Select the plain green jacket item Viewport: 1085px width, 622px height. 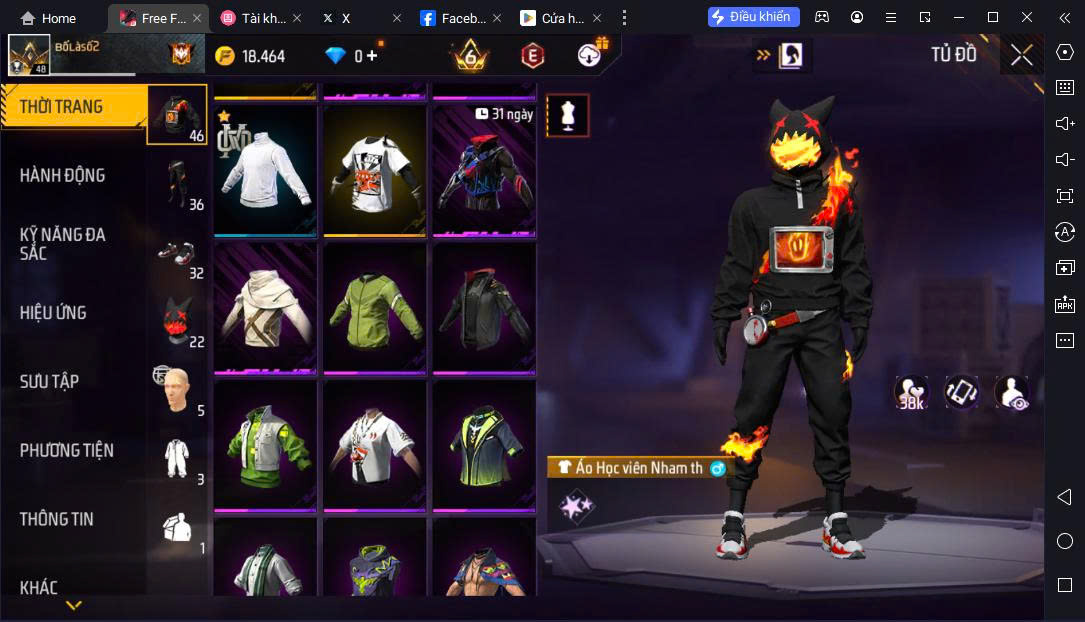point(375,308)
